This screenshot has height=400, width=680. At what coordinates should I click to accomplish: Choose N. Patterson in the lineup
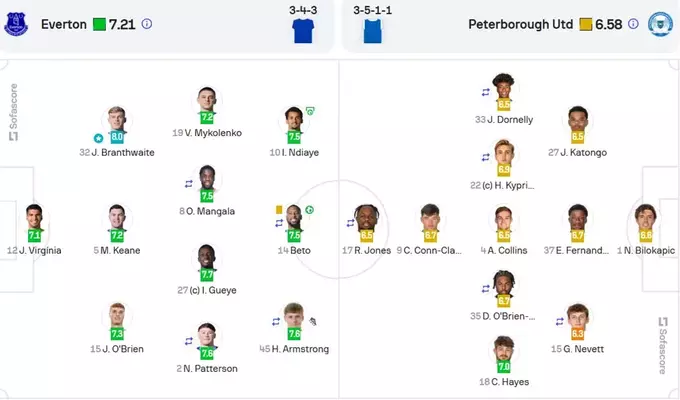tap(207, 338)
